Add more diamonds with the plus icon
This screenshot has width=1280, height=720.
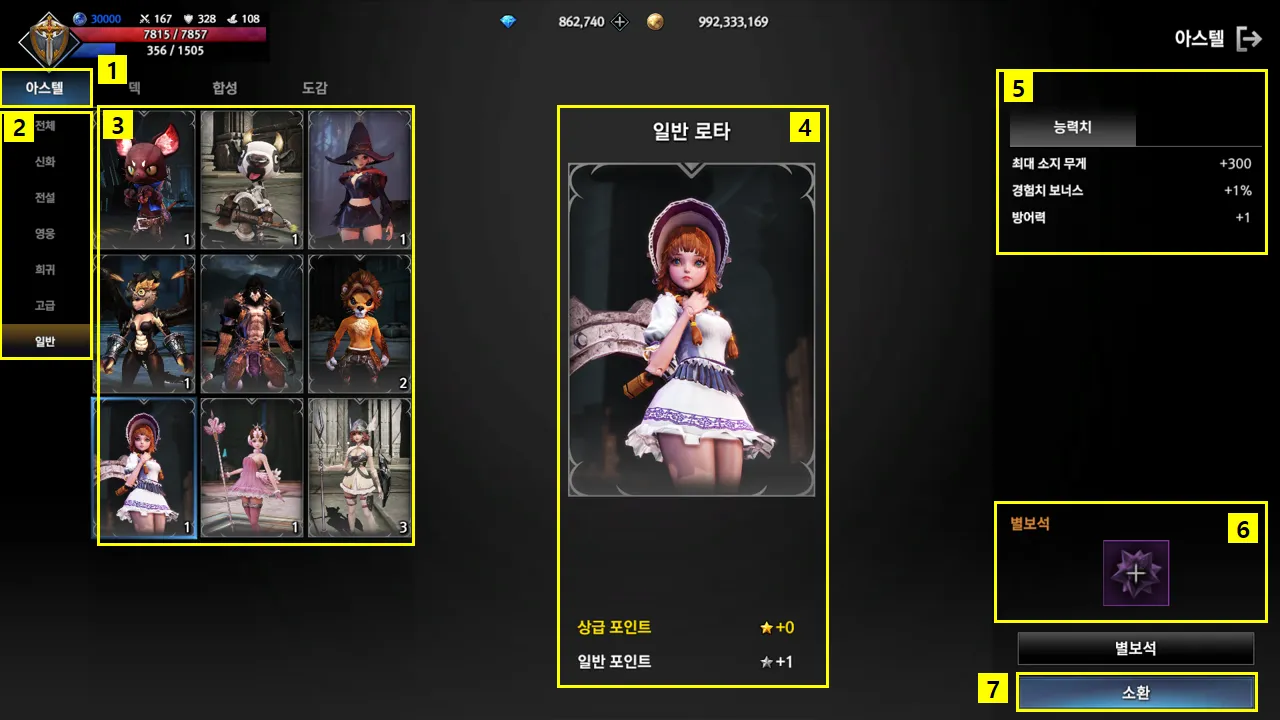pos(620,21)
